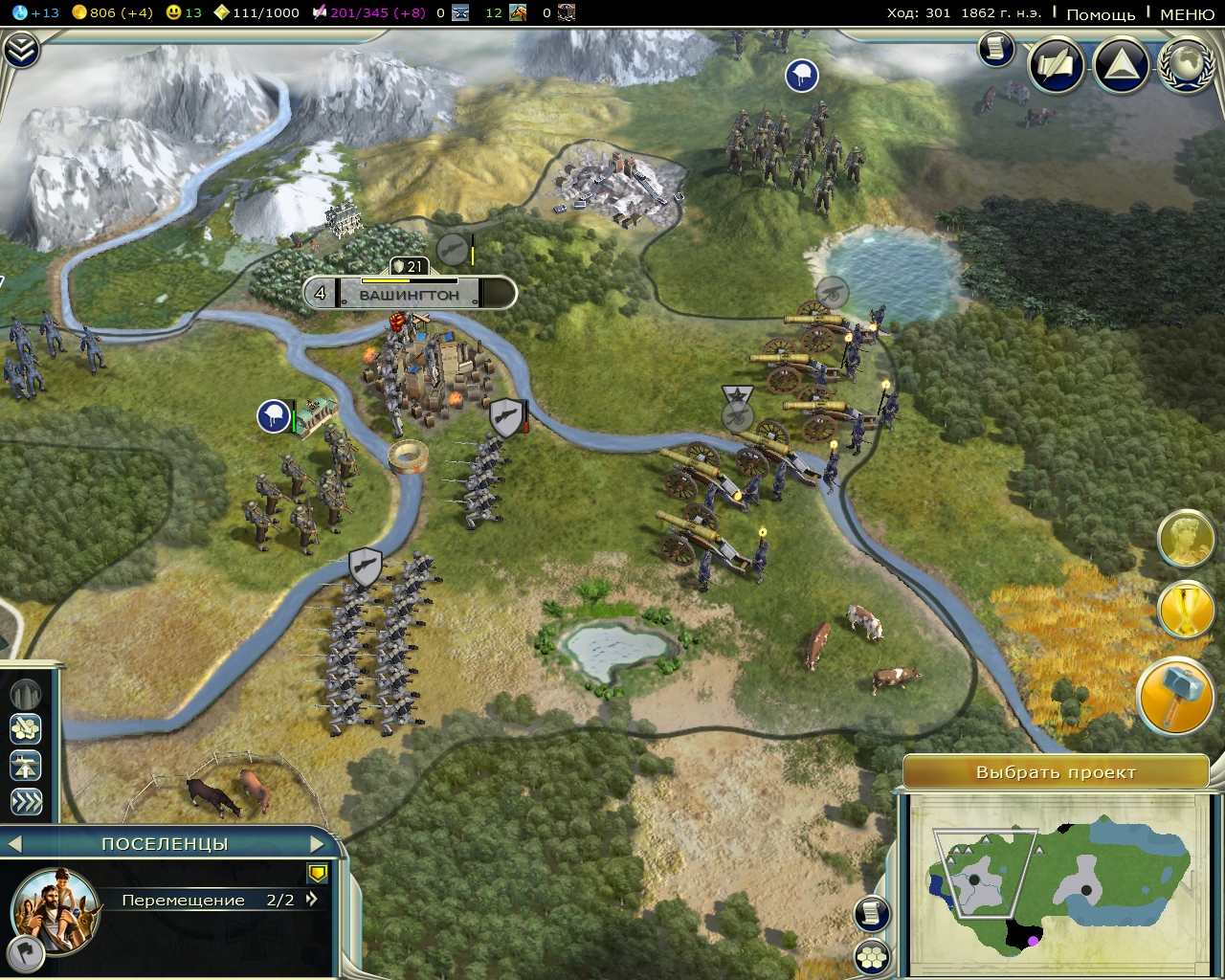
Task: Click the flag button on unit portrait
Action: pyautogui.click(x=23, y=952)
